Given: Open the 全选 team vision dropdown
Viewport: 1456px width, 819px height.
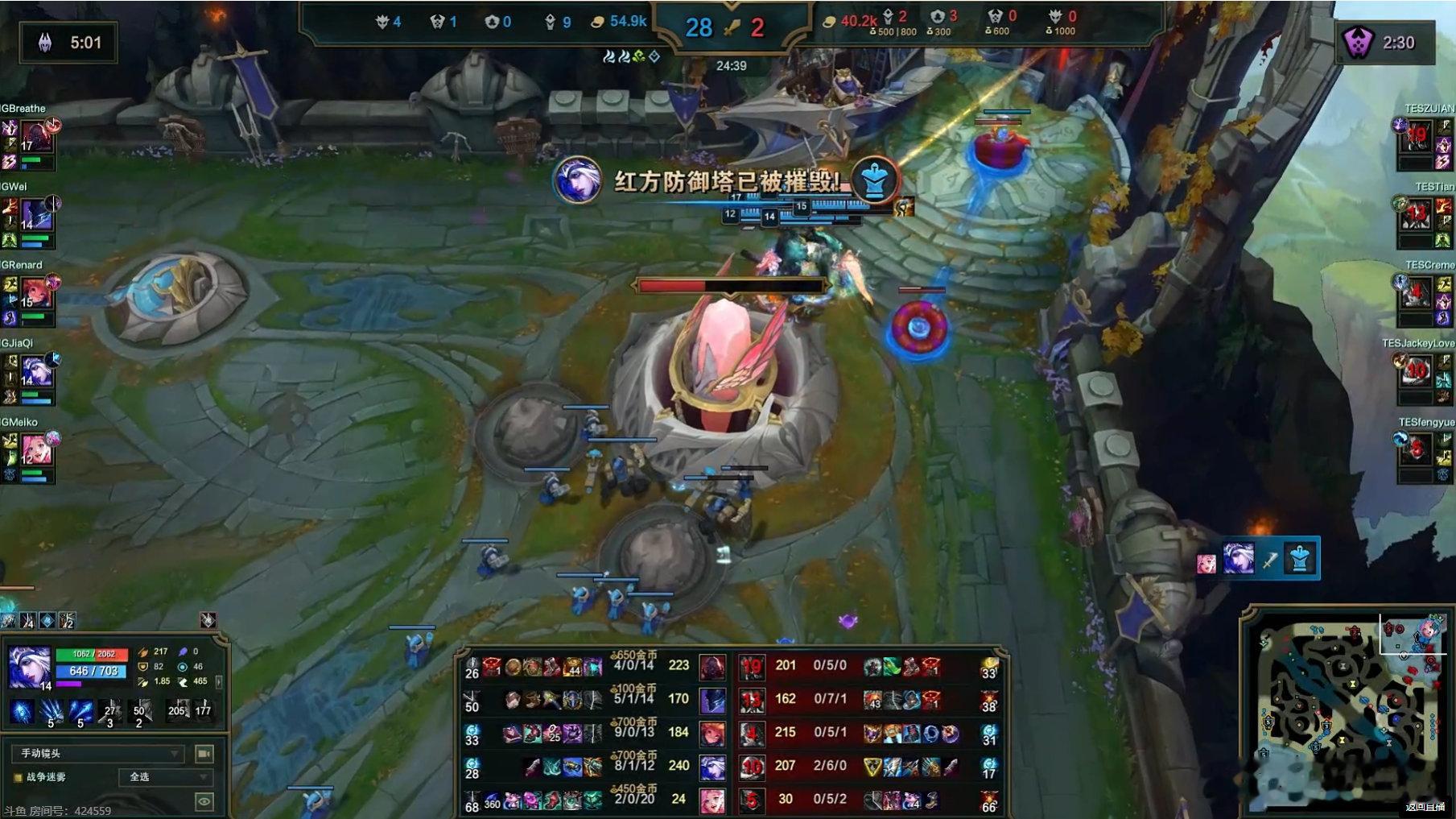Looking at the screenshot, I should [165, 777].
